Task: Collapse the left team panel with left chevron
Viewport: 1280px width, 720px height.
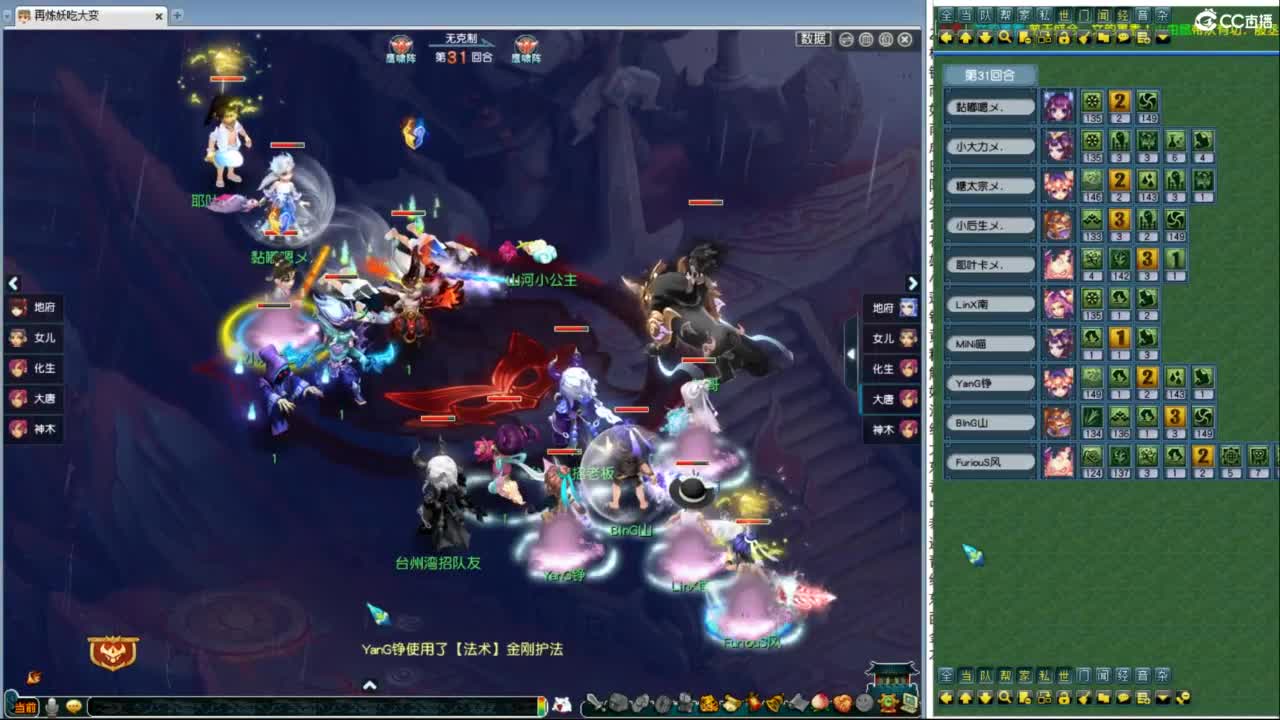Action: (14, 284)
